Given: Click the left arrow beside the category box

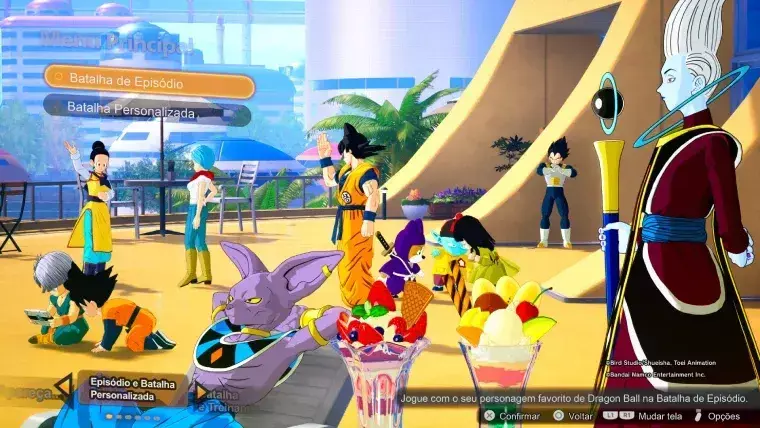Looking at the screenshot, I should pos(64,387).
